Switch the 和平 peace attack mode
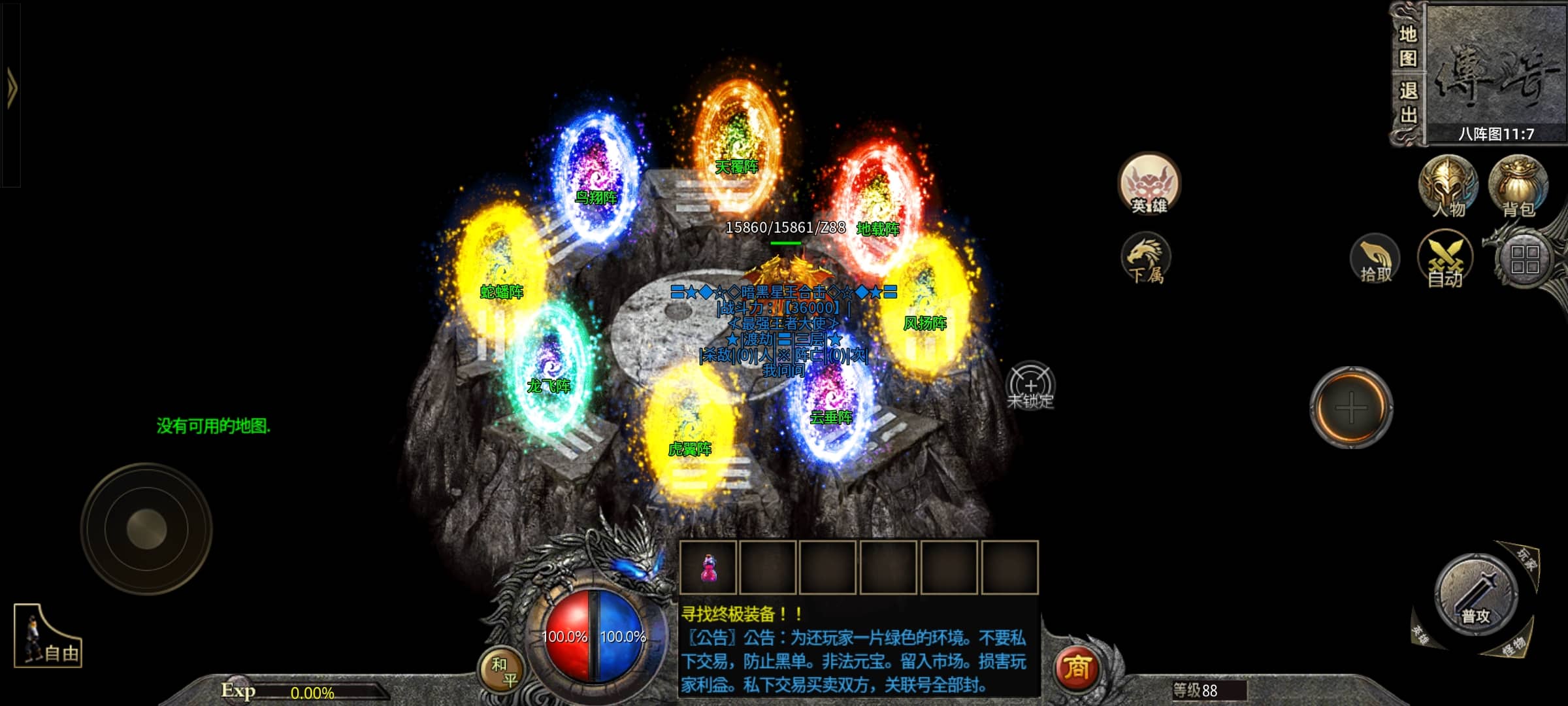 click(x=503, y=672)
